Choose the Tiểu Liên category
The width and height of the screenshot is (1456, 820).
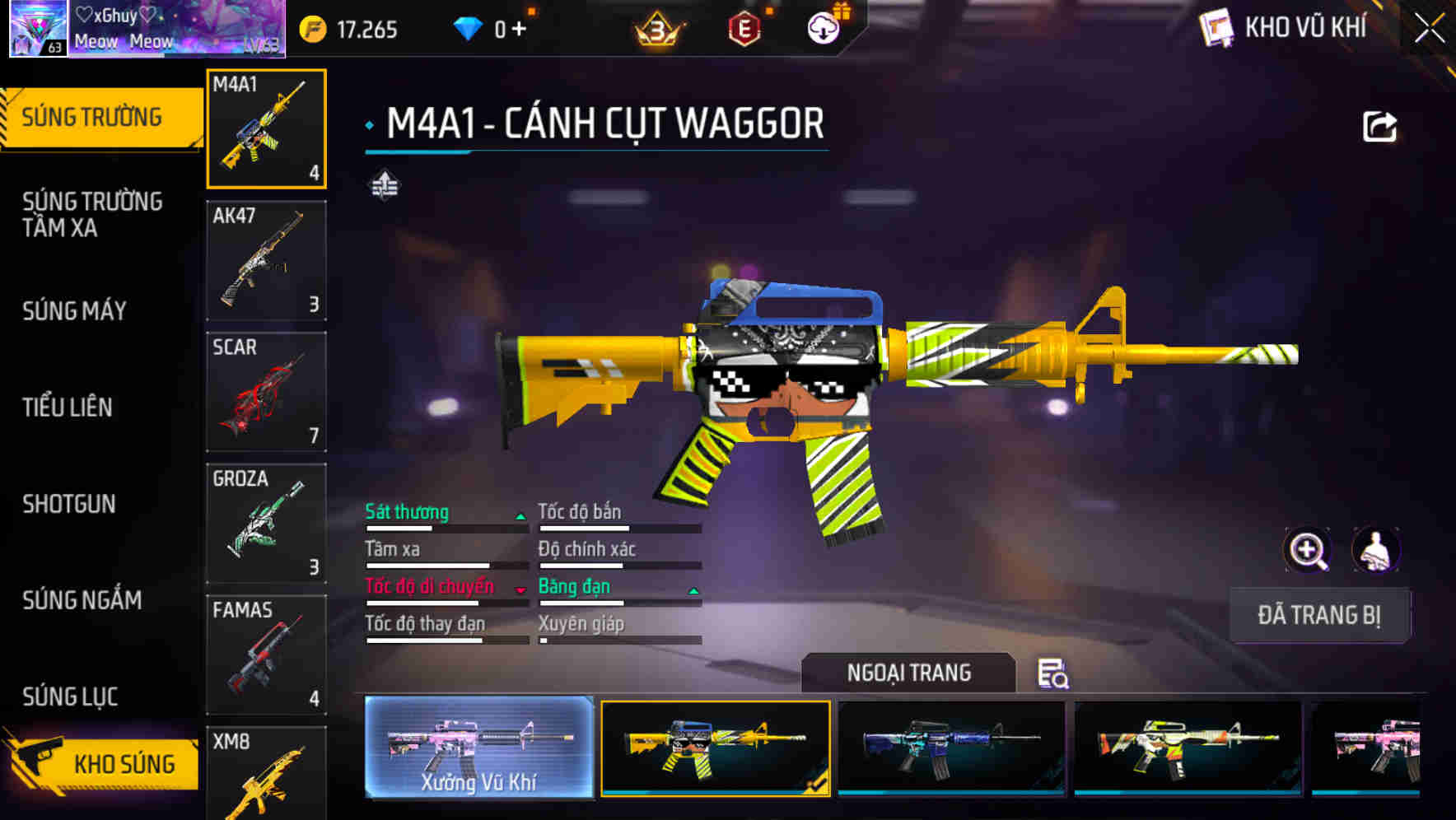68,408
